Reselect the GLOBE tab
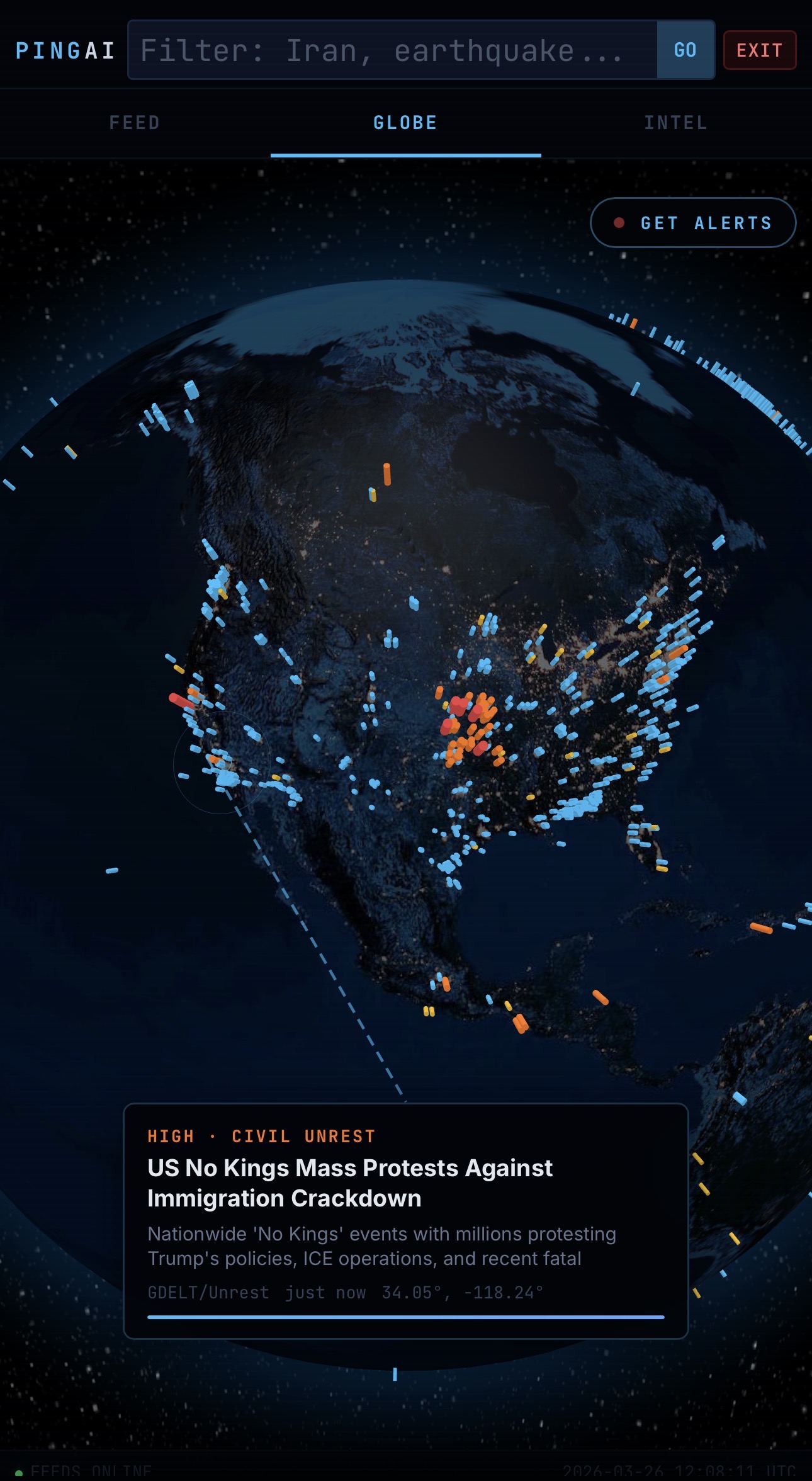The width and height of the screenshot is (812, 1481). point(405,122)
